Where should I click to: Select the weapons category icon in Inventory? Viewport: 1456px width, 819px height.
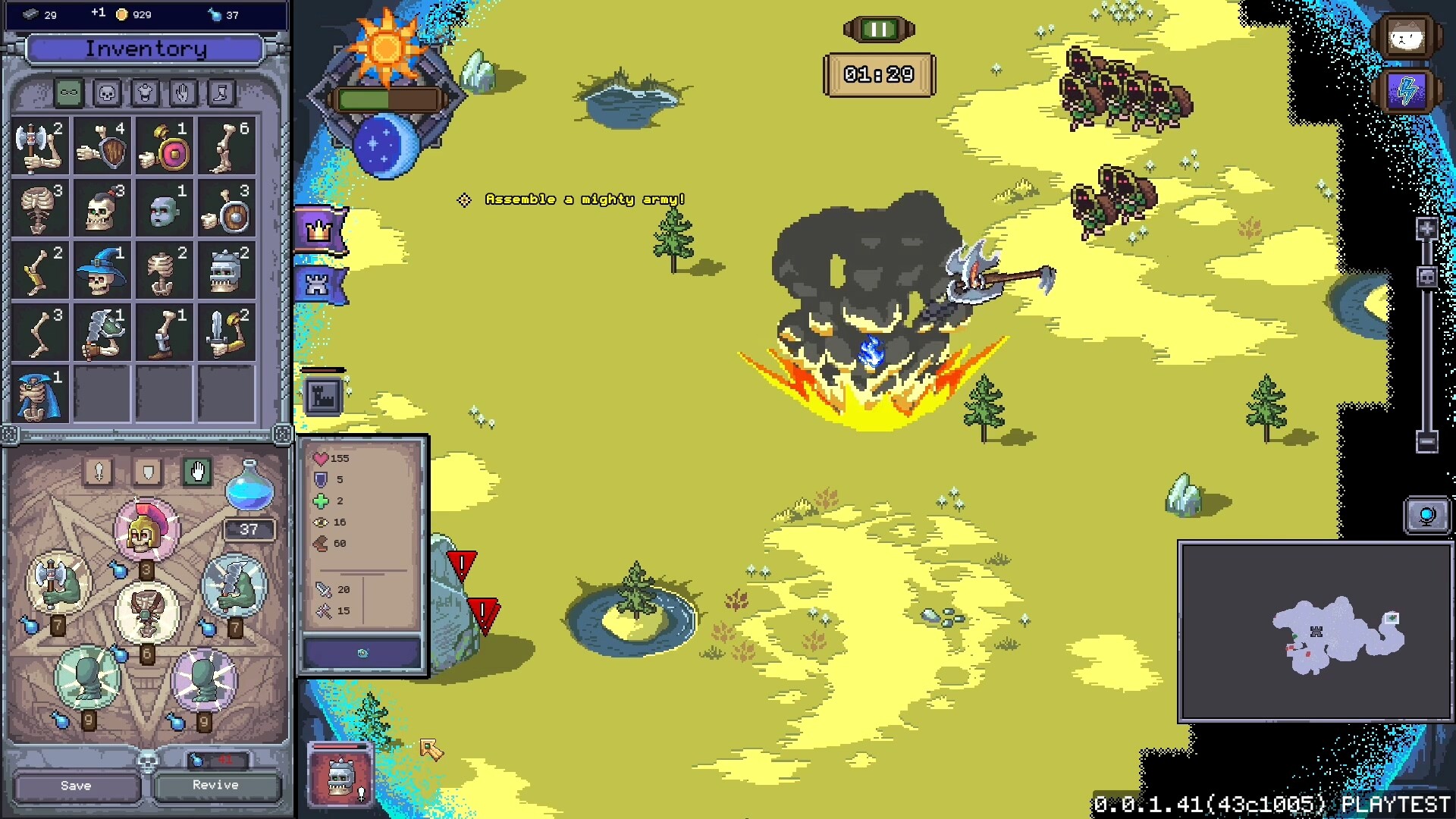(69, 93)
